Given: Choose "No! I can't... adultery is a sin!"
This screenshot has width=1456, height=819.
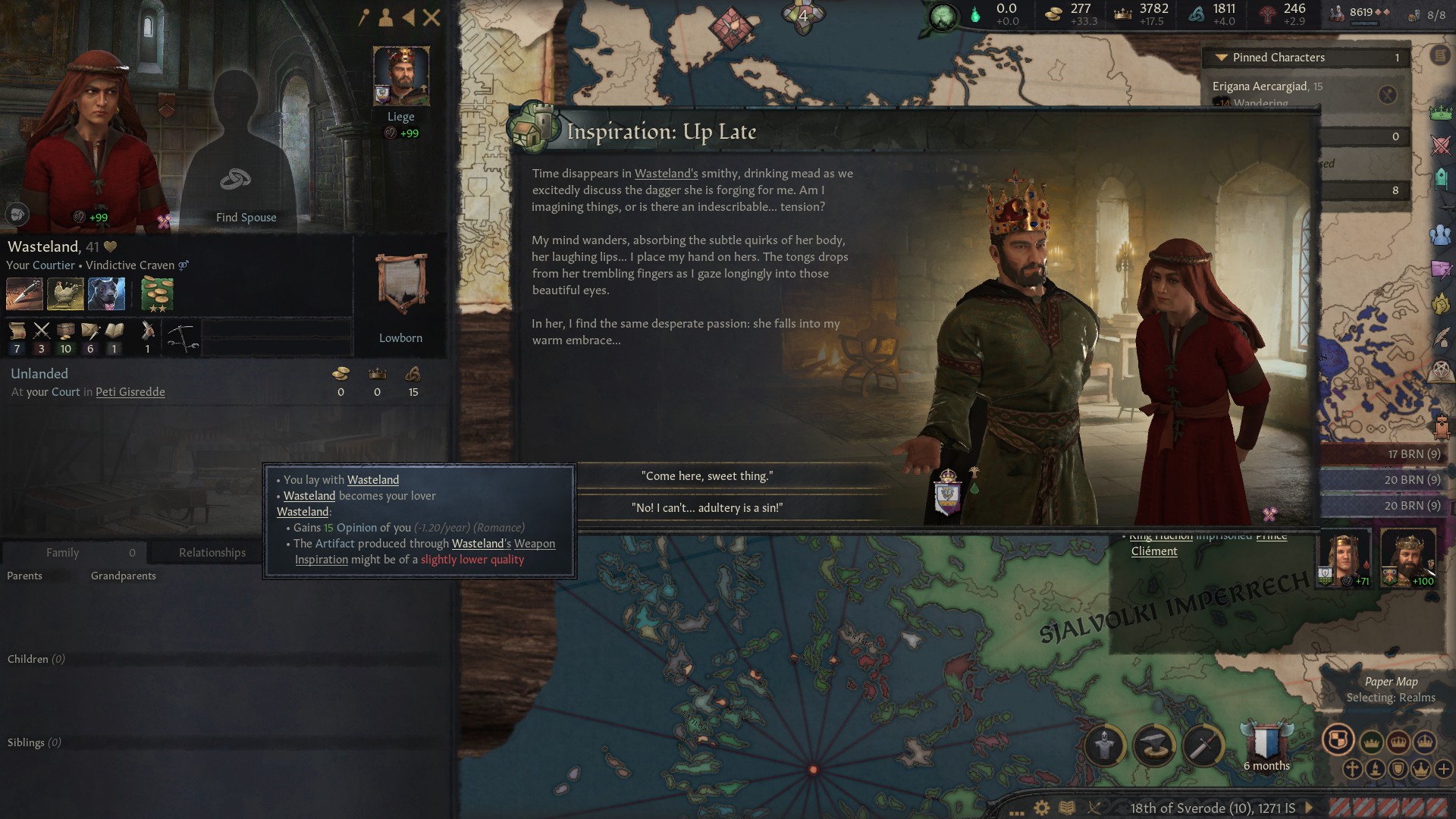Looking at the screenshot, I should click(707, 508).
